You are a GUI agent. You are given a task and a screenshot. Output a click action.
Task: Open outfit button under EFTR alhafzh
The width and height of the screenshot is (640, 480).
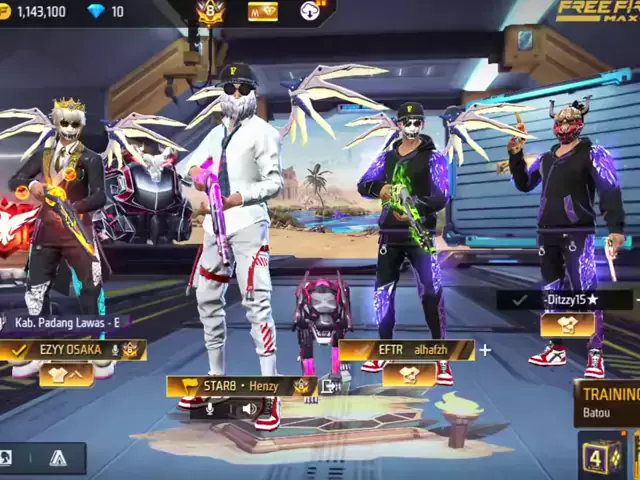pyautogui.click(x=409, y=374)
